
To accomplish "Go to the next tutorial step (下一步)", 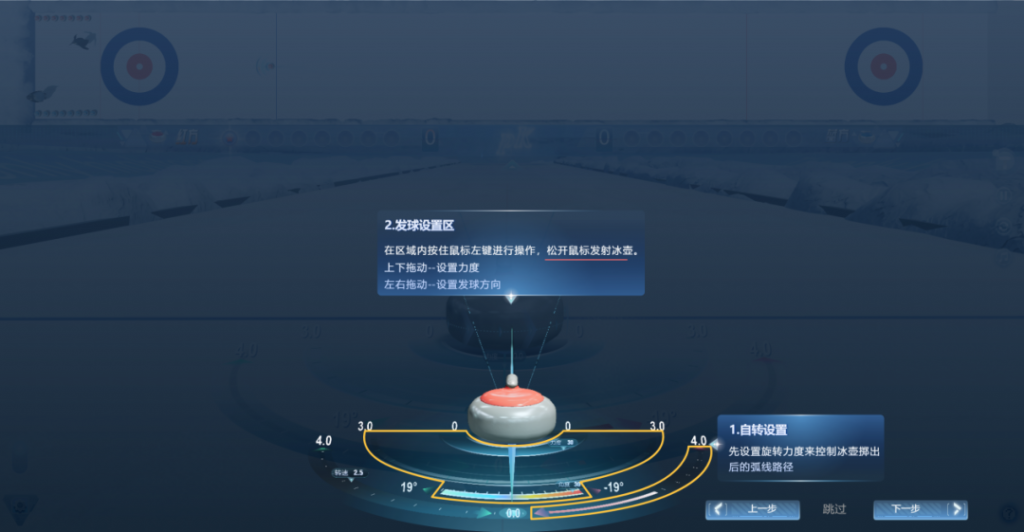I will pyautogui.click(x=920, y=509).
